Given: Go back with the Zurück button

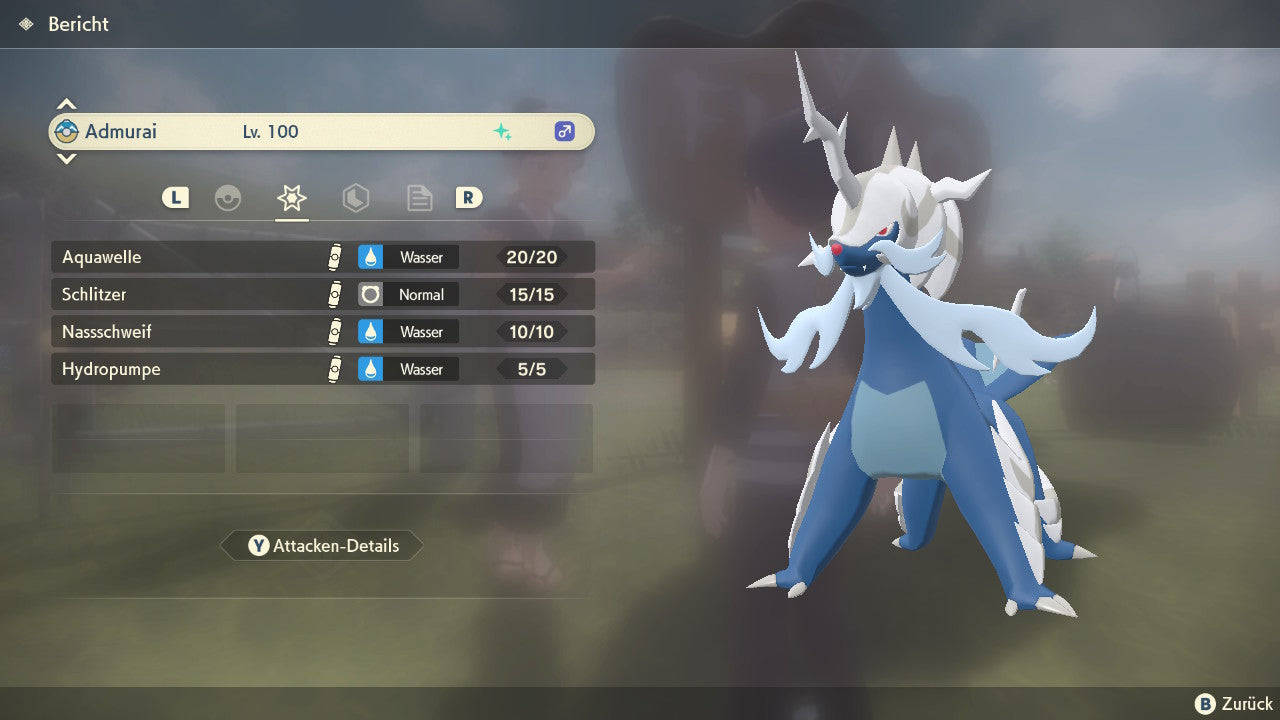Looking at the screenshot, I should pos(1234,704).
